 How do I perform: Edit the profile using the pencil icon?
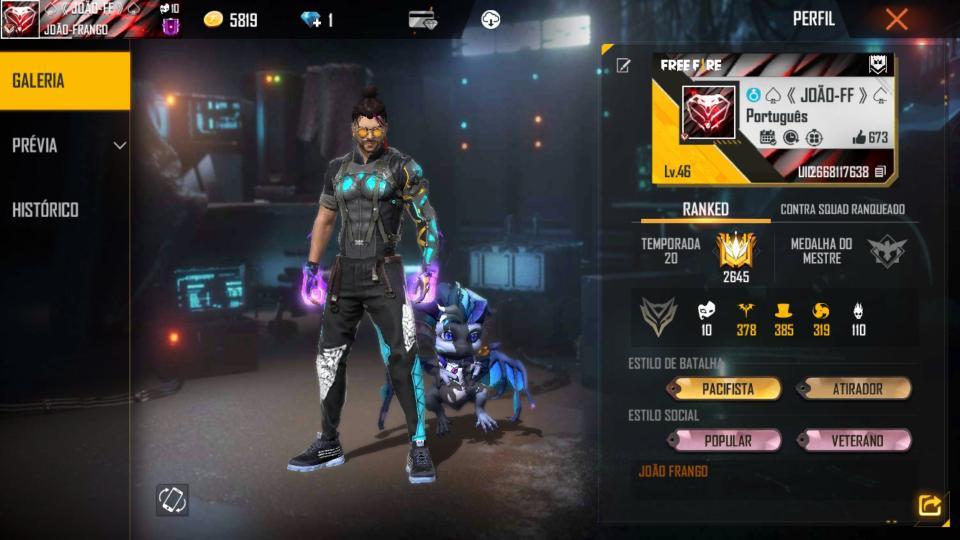(624, 66)
